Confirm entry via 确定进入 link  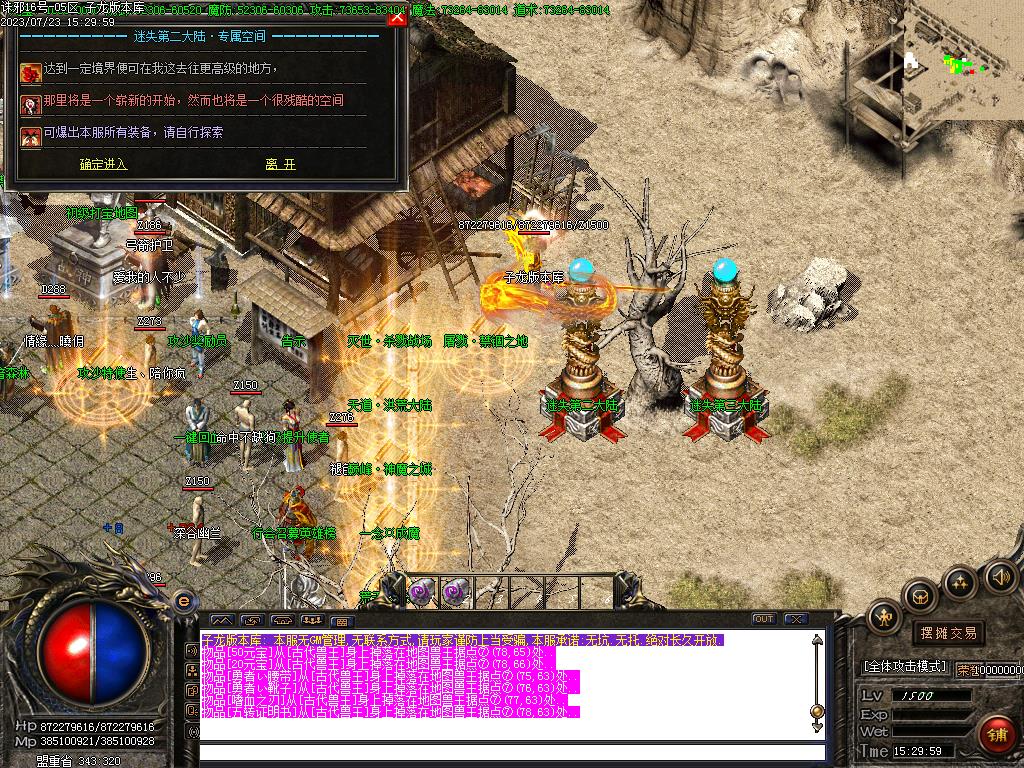click(x=103, y=165)
